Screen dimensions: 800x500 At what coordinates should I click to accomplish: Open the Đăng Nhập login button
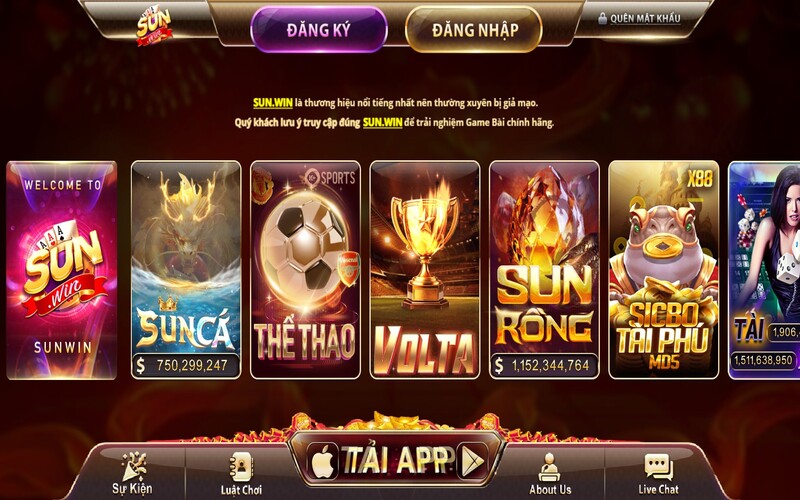(x=475, y=29)
